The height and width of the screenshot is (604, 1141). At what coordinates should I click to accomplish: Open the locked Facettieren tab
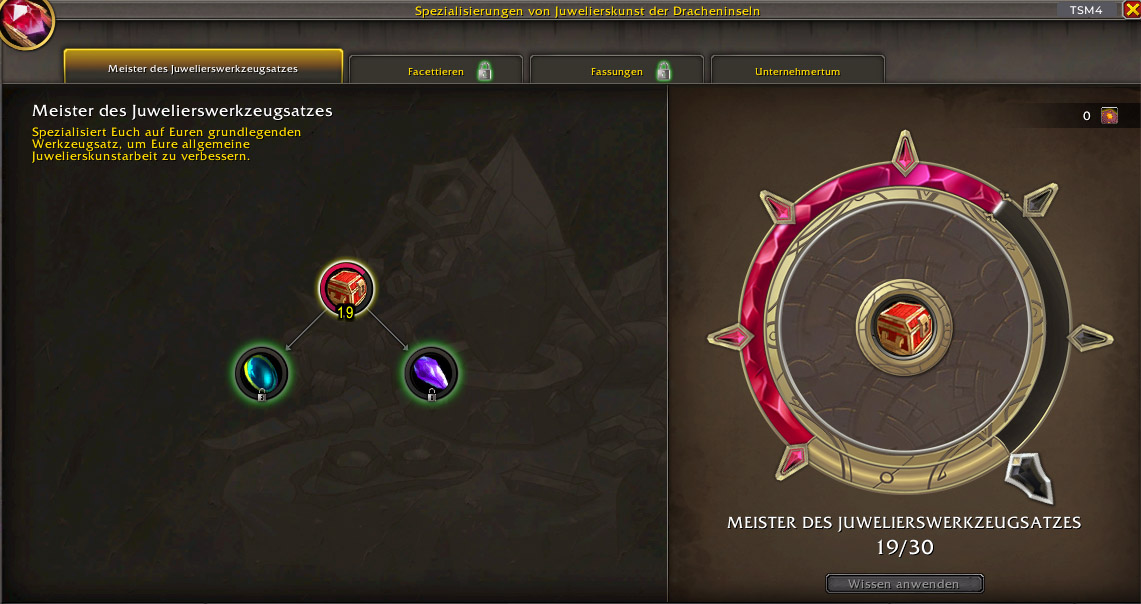[x=436, y=71]
